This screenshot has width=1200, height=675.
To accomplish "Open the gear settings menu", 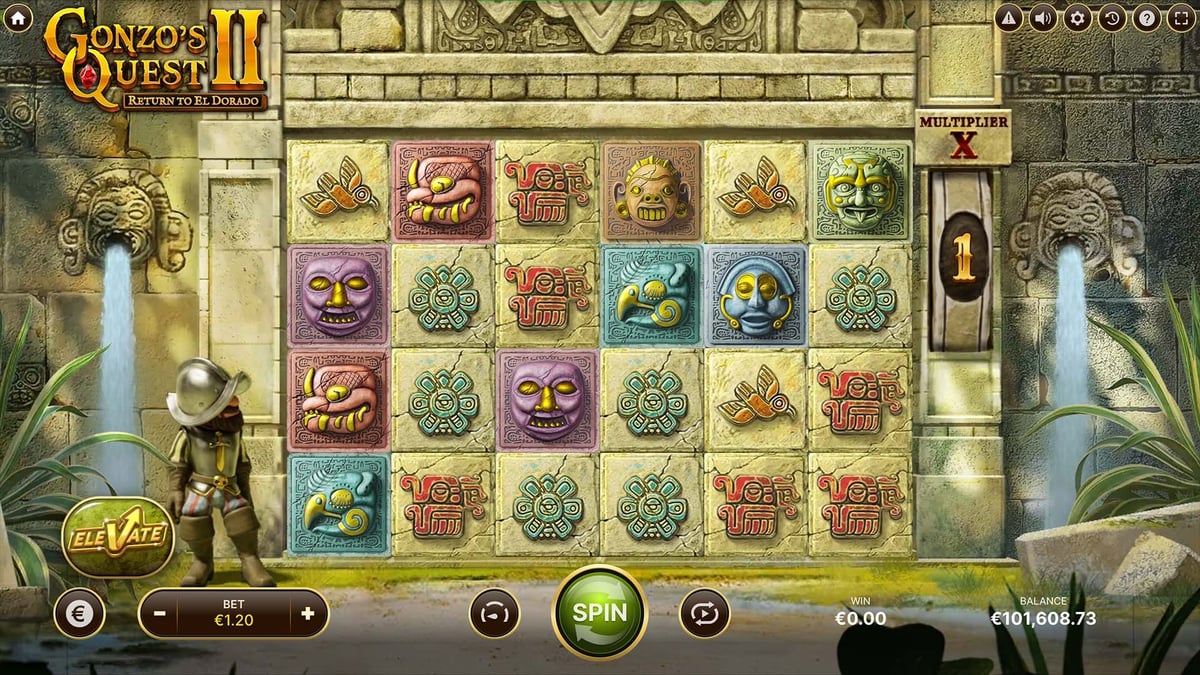I will click(1077, 18).
